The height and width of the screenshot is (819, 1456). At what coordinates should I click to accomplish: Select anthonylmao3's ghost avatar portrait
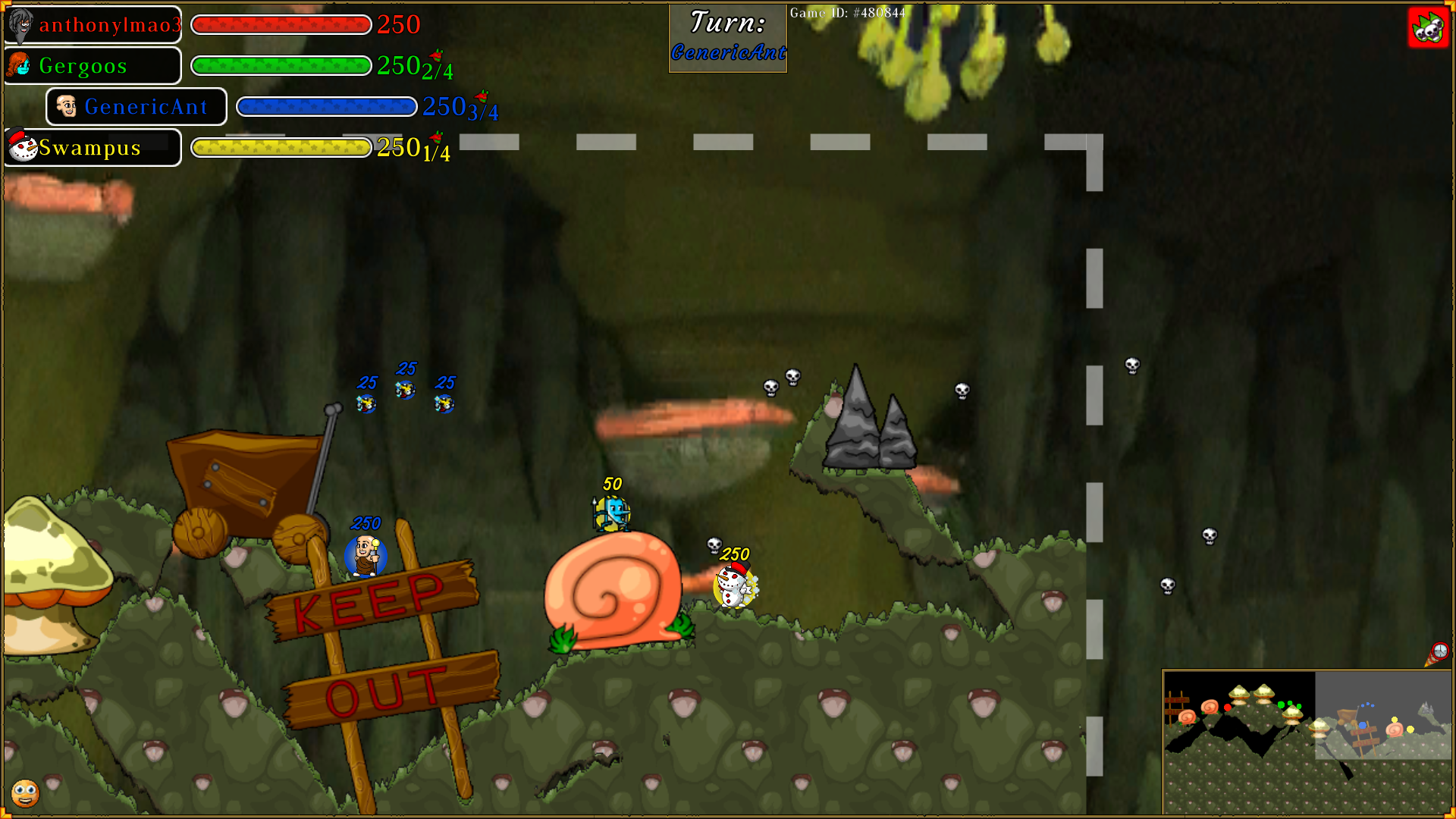[x=22, y=24]
